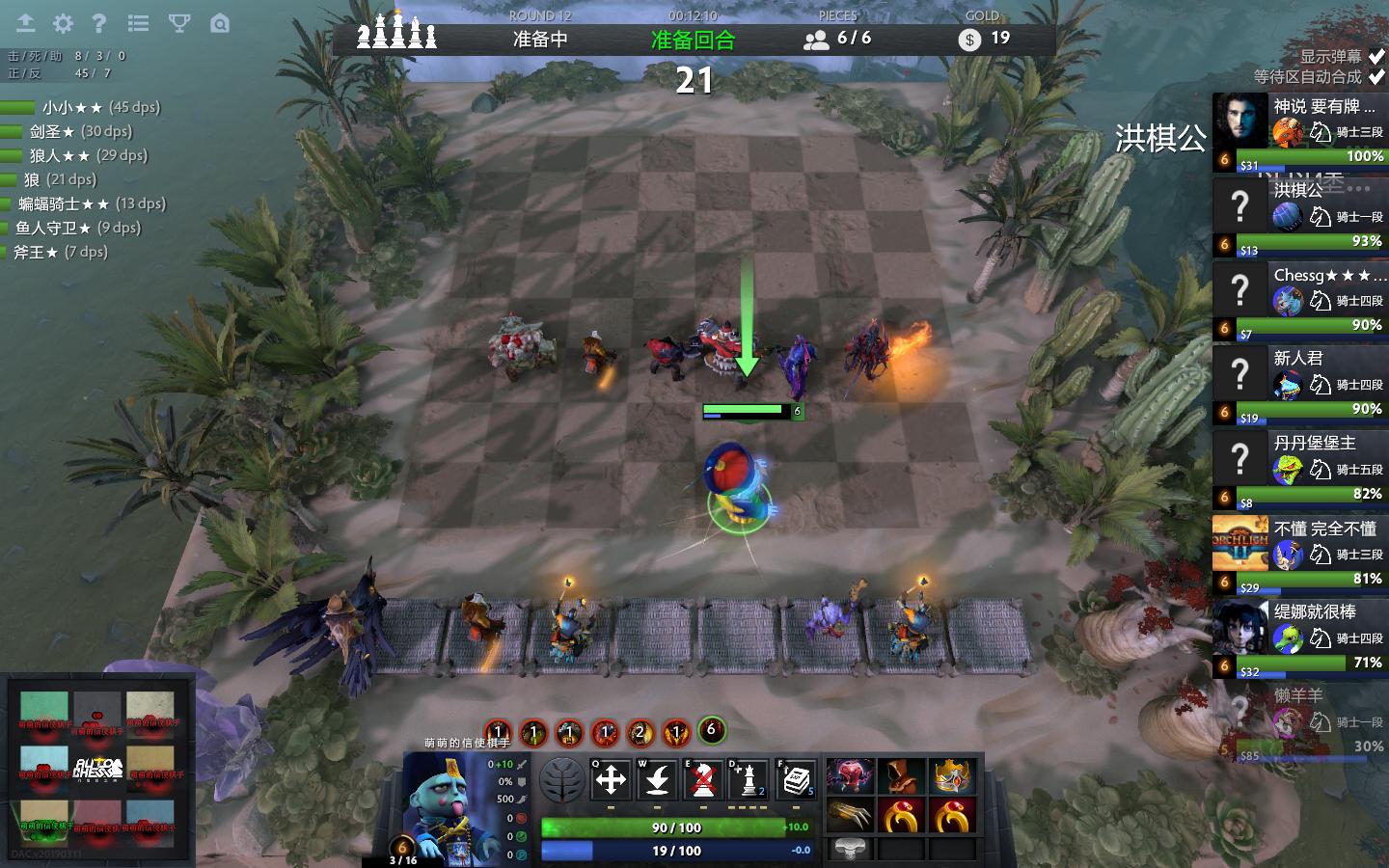The width and height of the screenshot is (1389, 868).
Task: Select the brown hood item slot
Action: (x=902, y=776)
